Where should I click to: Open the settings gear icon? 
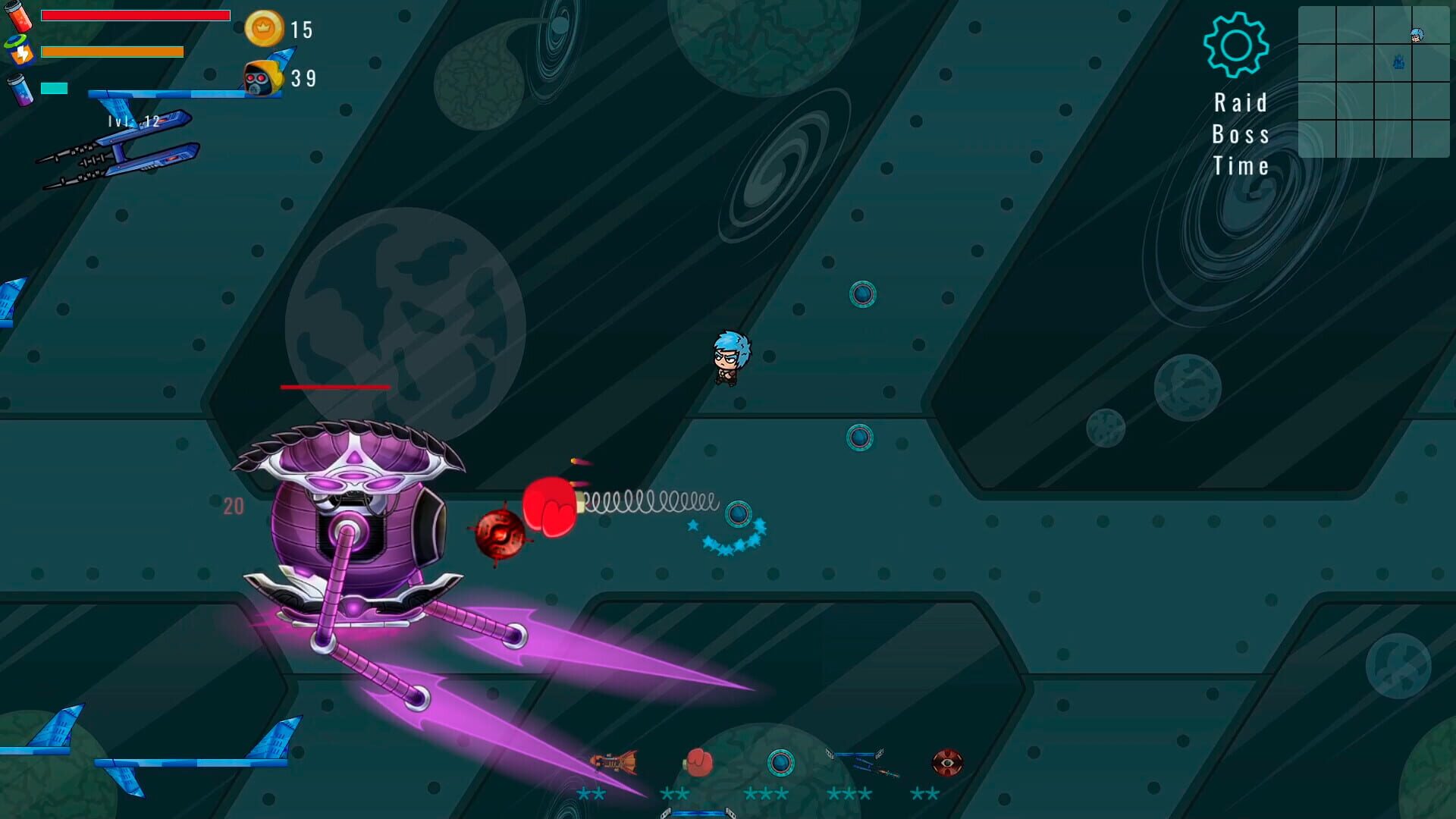[x=1236, y=47]
